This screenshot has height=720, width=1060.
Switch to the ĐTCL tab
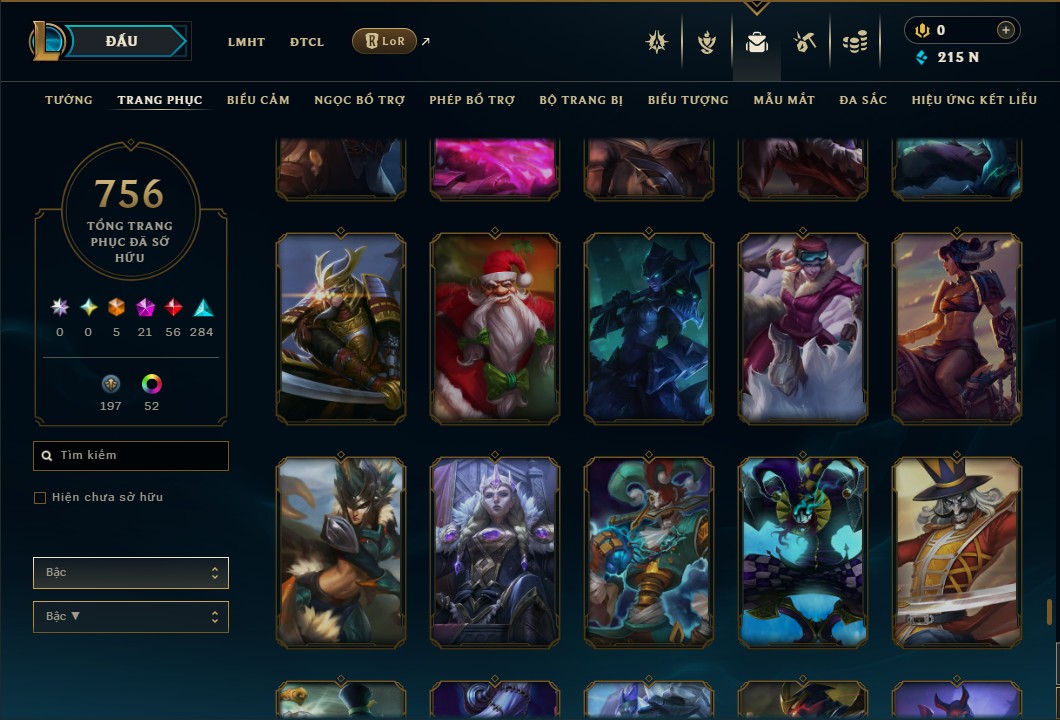tap(307, 42)
